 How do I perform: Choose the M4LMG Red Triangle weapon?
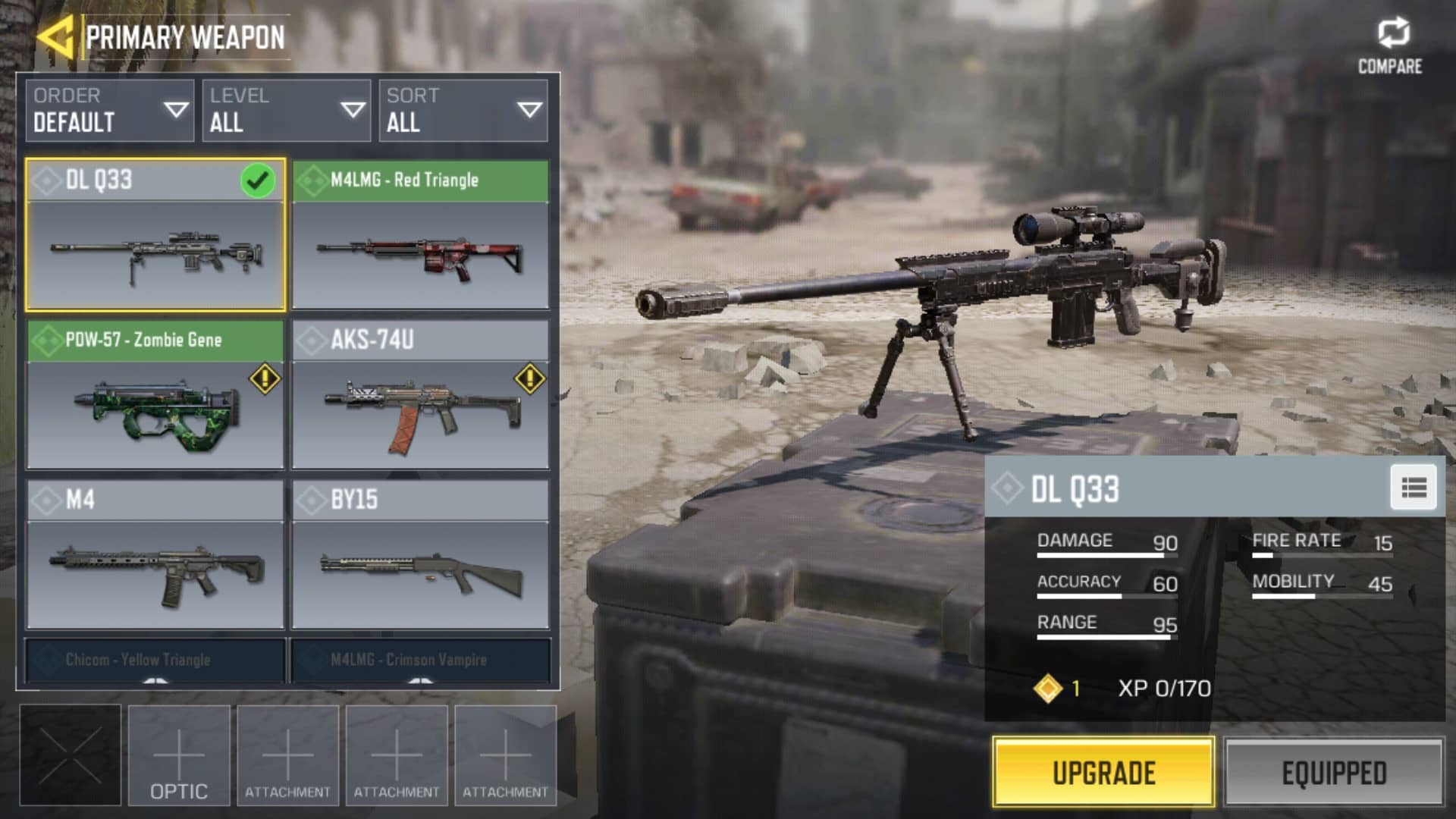[420, 235]
